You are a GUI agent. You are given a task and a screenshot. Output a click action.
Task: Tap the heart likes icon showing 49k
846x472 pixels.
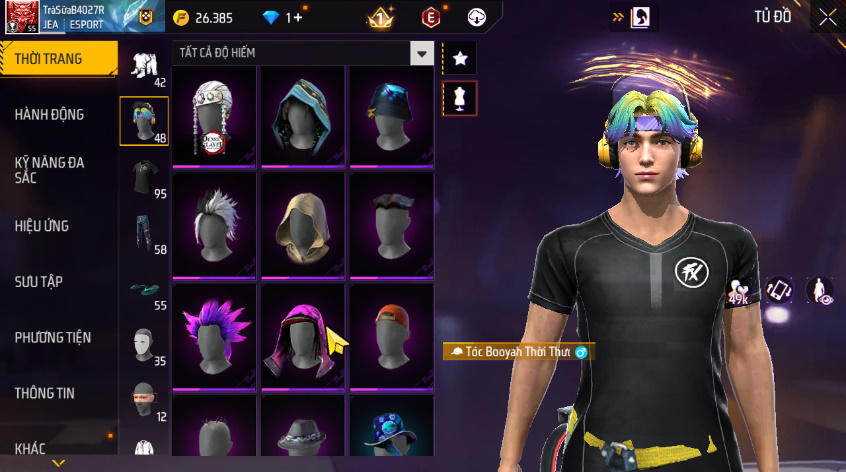738,291
